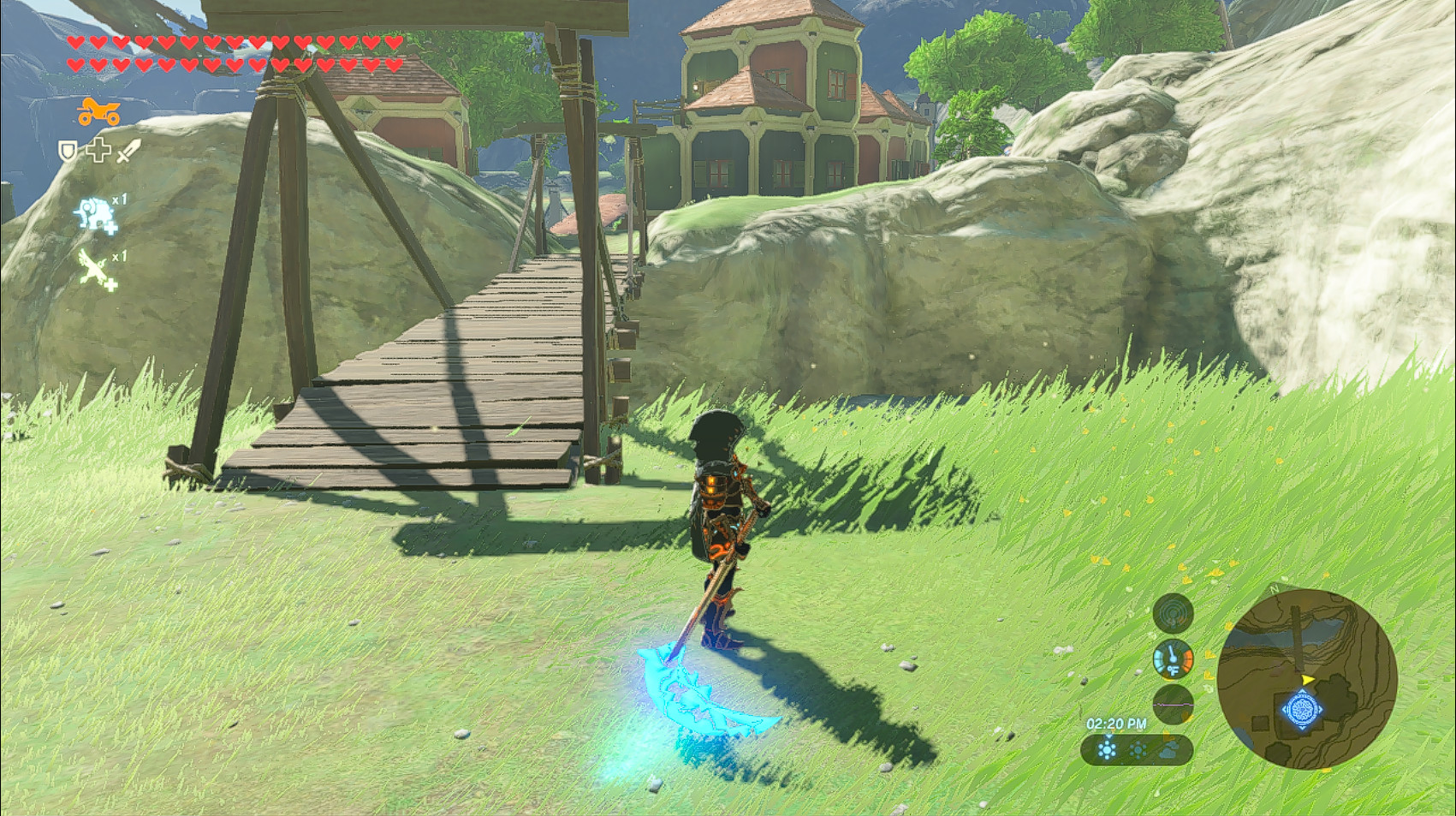Adjust the noise detection meter

(x=1174, y=706)
